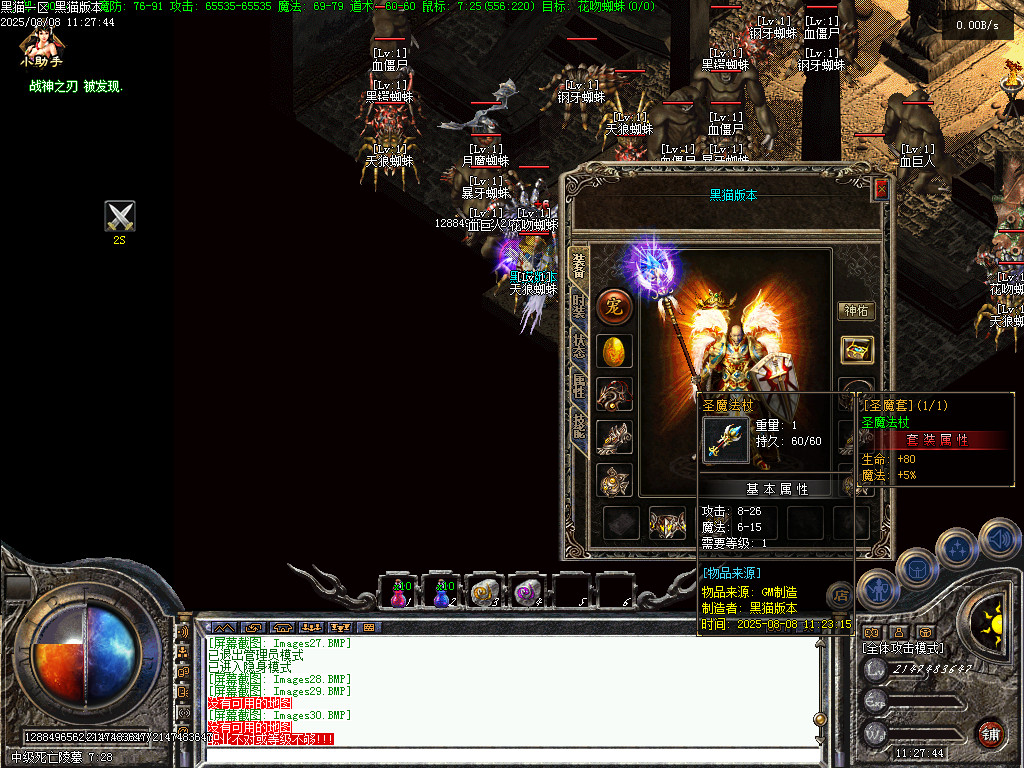1024x768 pixels.
Task: Select the 属性 attributes tab
Action: (579, 385)
